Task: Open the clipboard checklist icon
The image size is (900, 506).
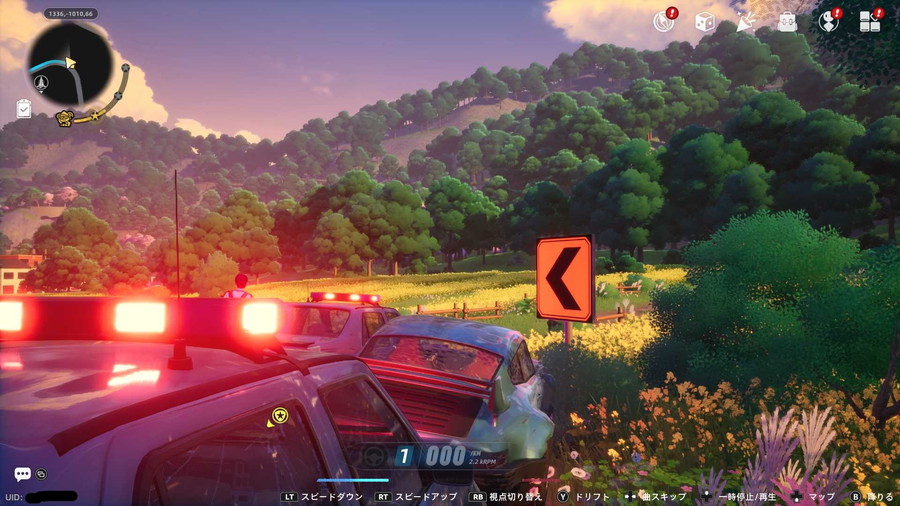Action: pyautogui.click(x=24, y=109)
